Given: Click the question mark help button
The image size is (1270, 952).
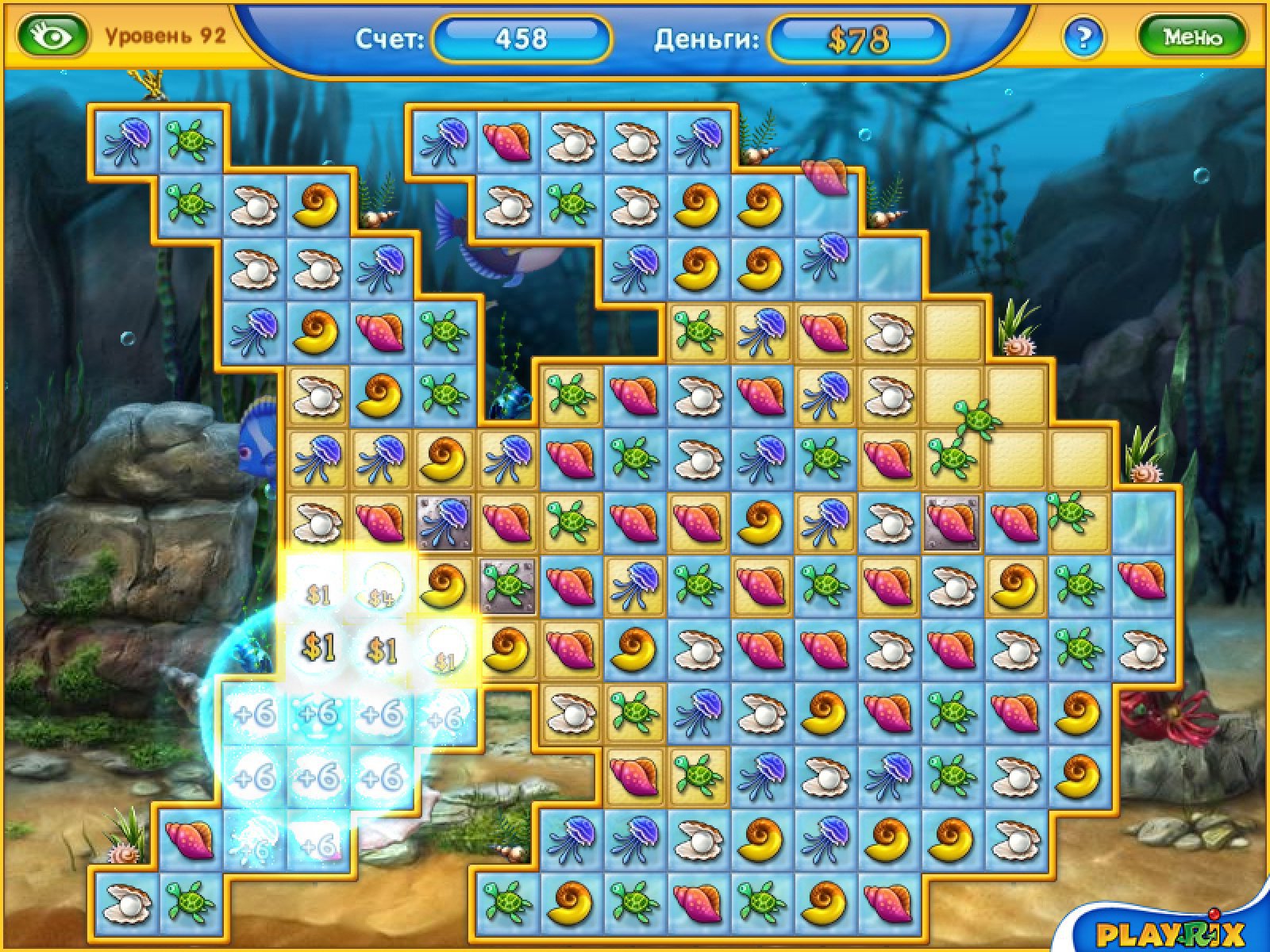Looking at the screenshot, I should (1083, 36).
